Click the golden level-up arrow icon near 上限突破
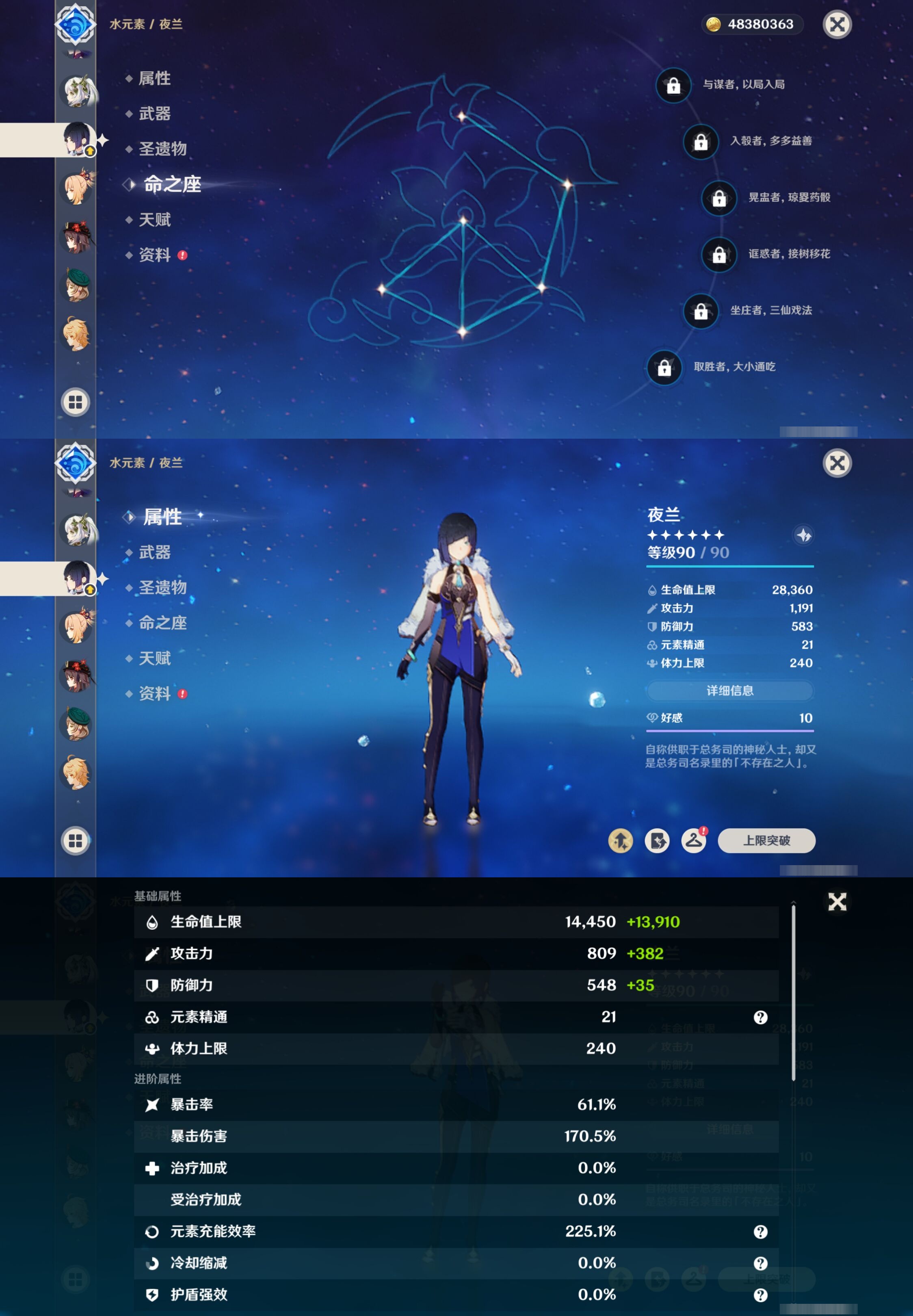 pos(622,841)
